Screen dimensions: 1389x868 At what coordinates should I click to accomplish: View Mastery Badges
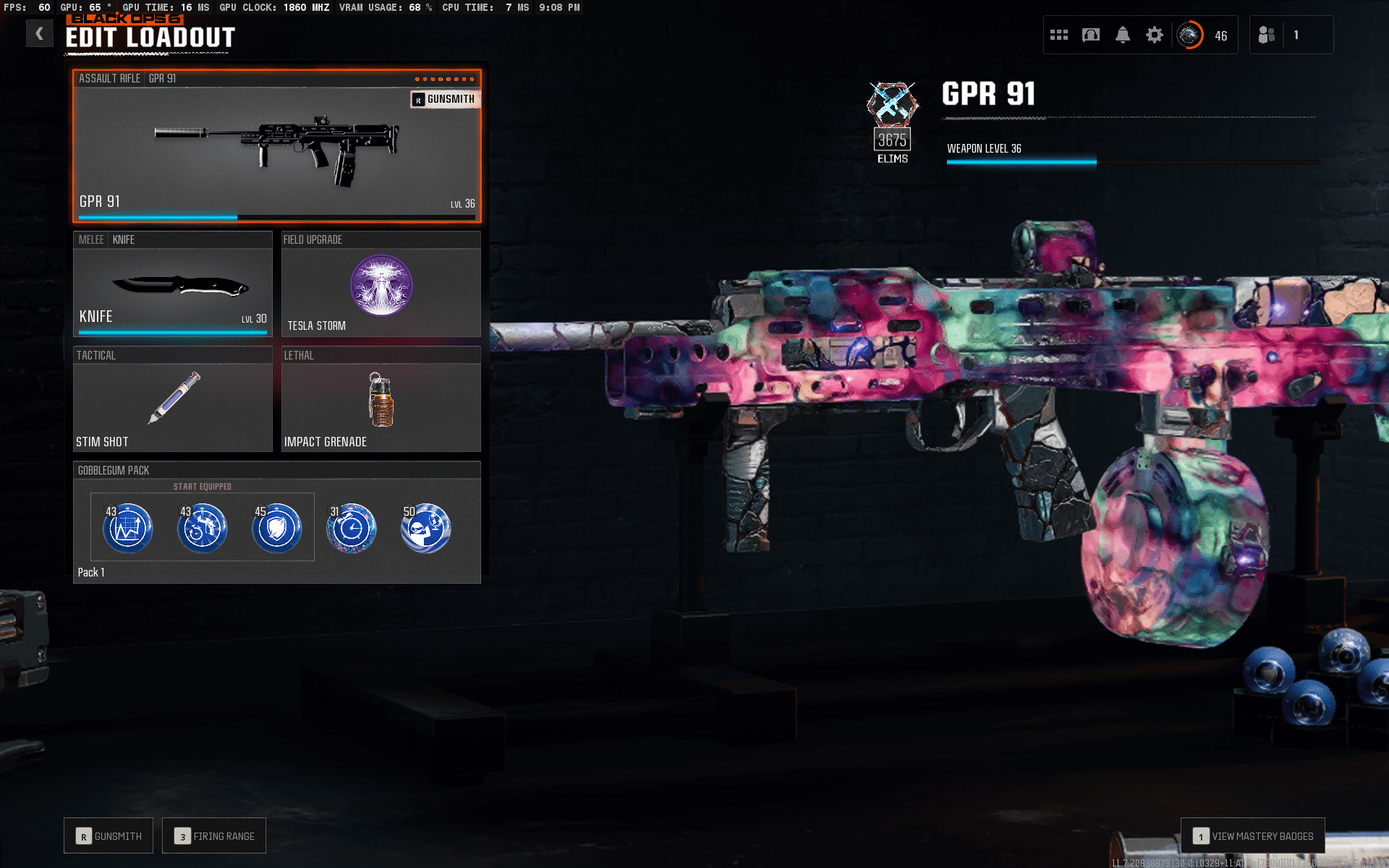(x=1253, y=836)
